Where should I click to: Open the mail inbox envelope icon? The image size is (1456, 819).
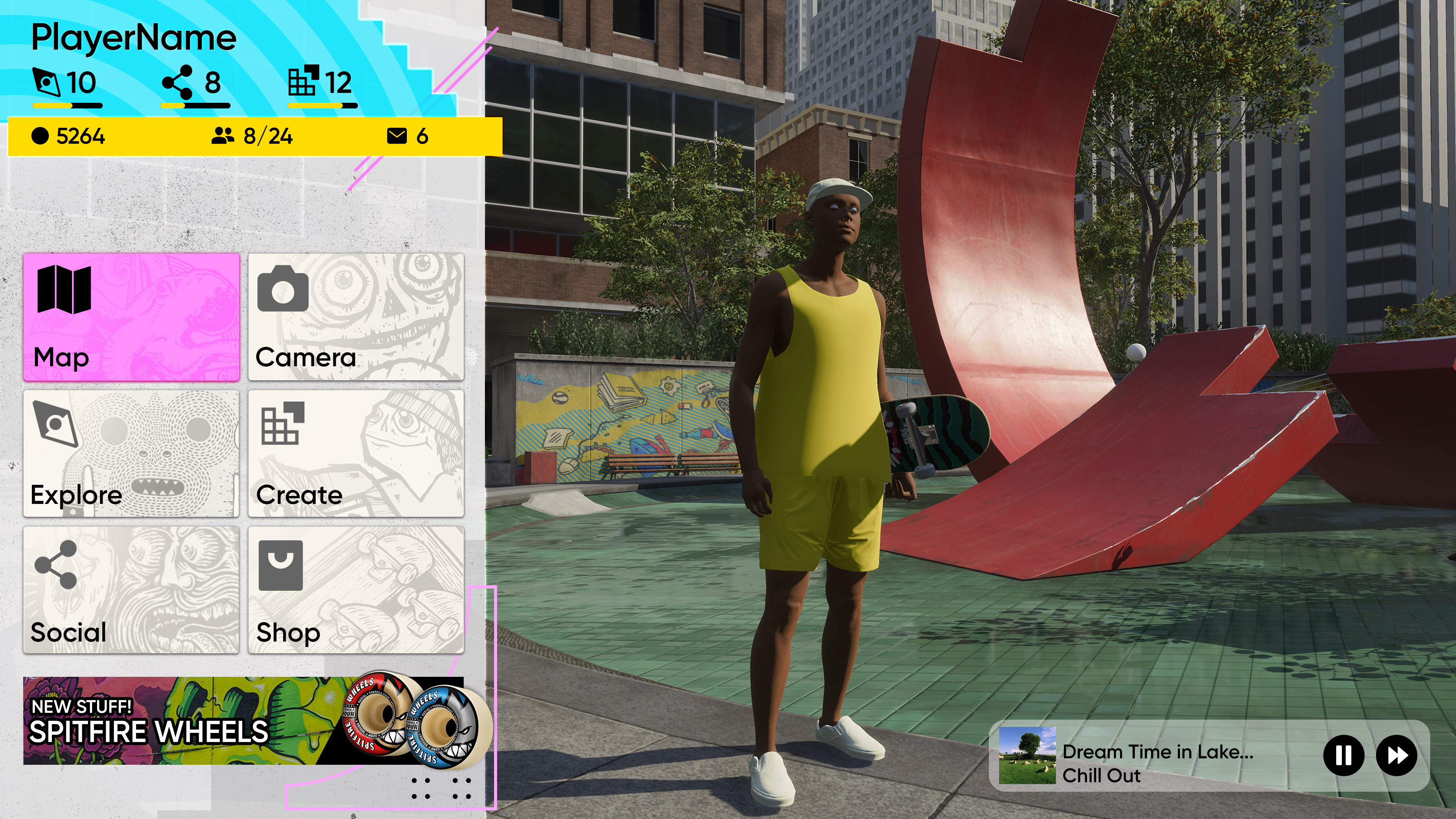(x=397, y=136)
